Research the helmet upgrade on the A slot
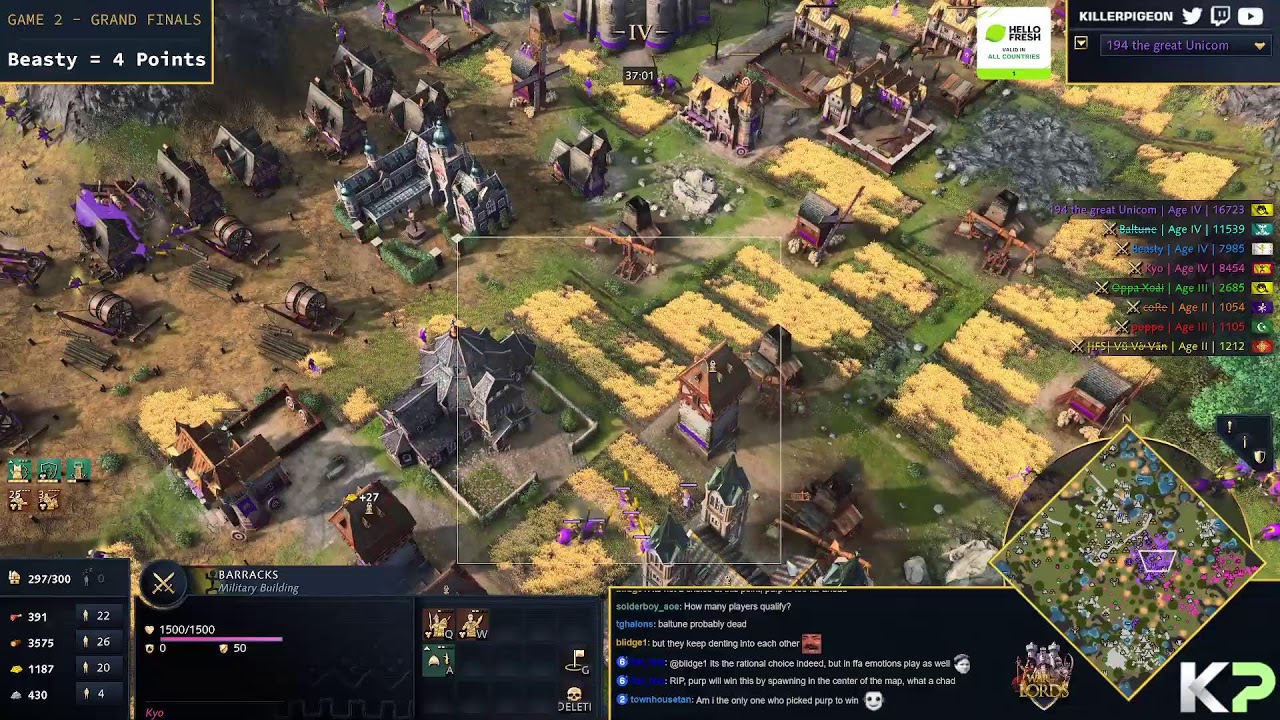The image size is (1280, 720). click(437, 661)
